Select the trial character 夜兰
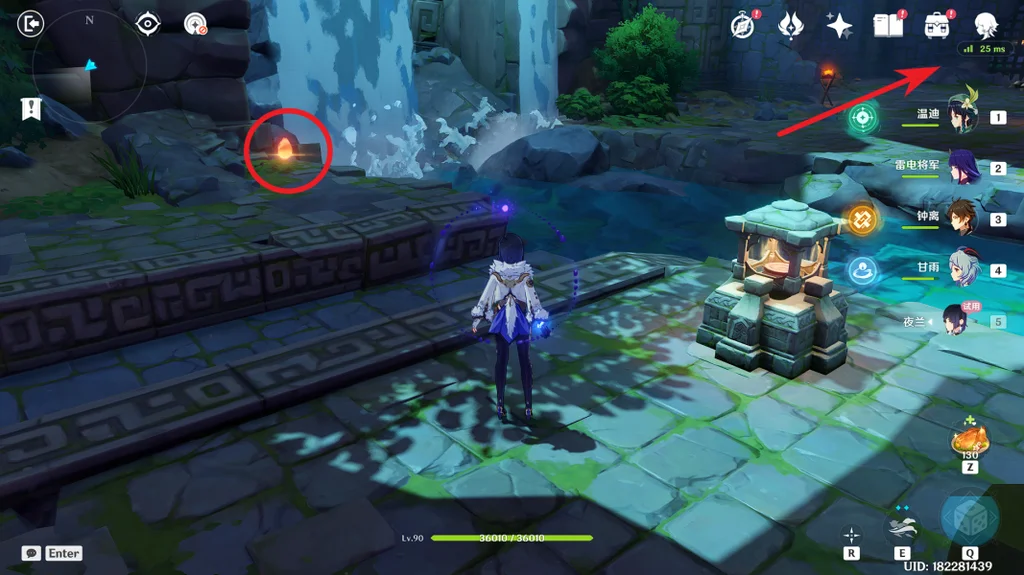This screenshot has height=575, width=1024. tap(957, 321)
